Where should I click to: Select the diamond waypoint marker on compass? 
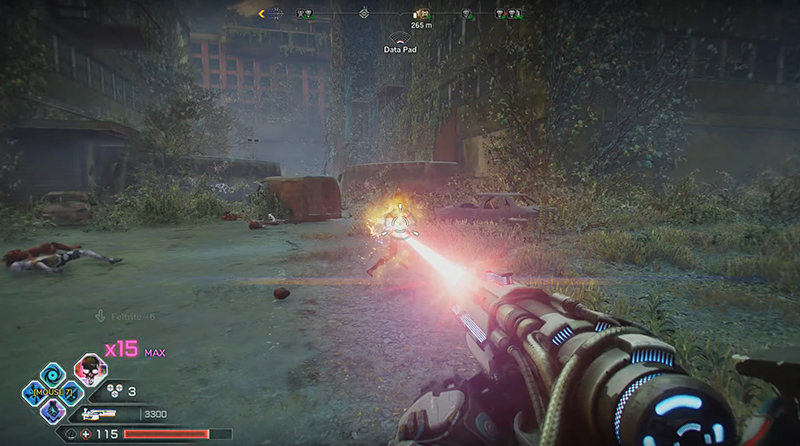364,14
